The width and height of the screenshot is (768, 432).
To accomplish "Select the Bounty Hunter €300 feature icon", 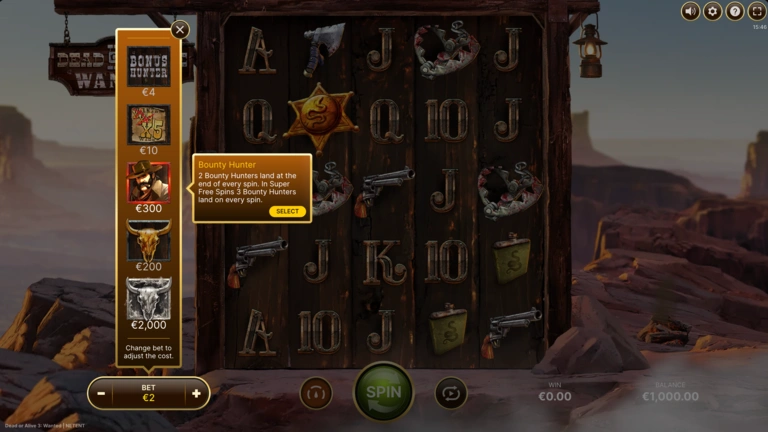I will tap(148, 181).
